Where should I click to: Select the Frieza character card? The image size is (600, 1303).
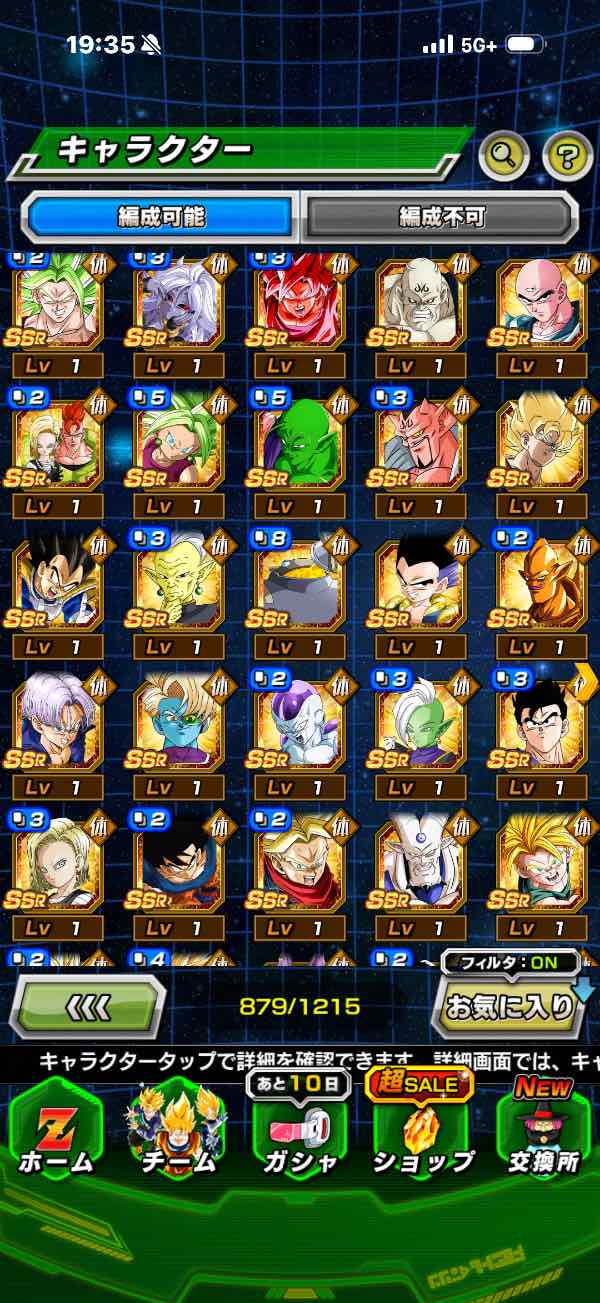coord(299,721)
